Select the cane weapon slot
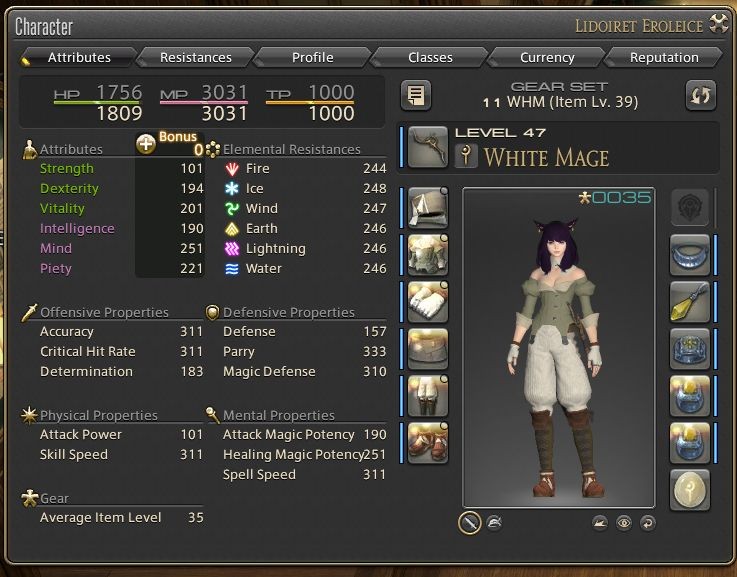This screenshot has width=737, height=577. [x=428, y=145]
